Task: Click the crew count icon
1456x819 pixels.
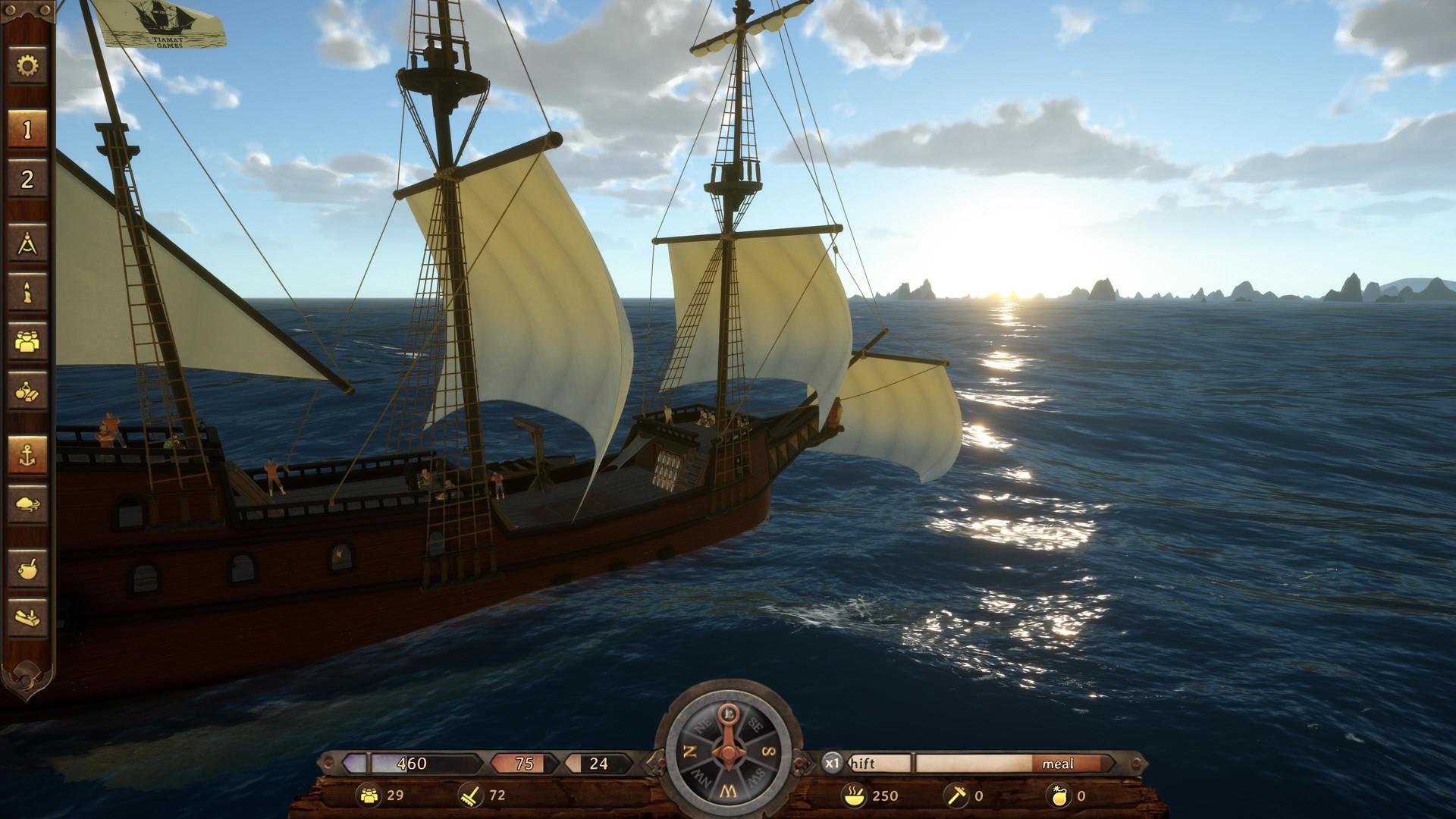Action: 369,795
